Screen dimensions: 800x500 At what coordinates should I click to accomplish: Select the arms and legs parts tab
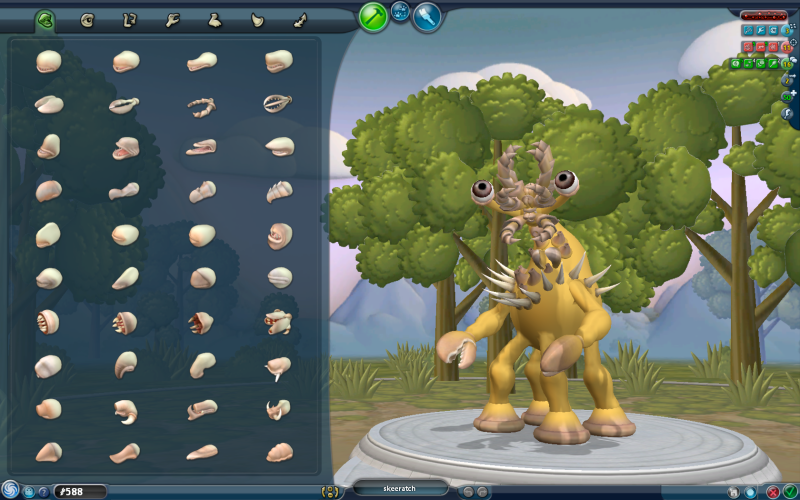(x=129, y=19)
